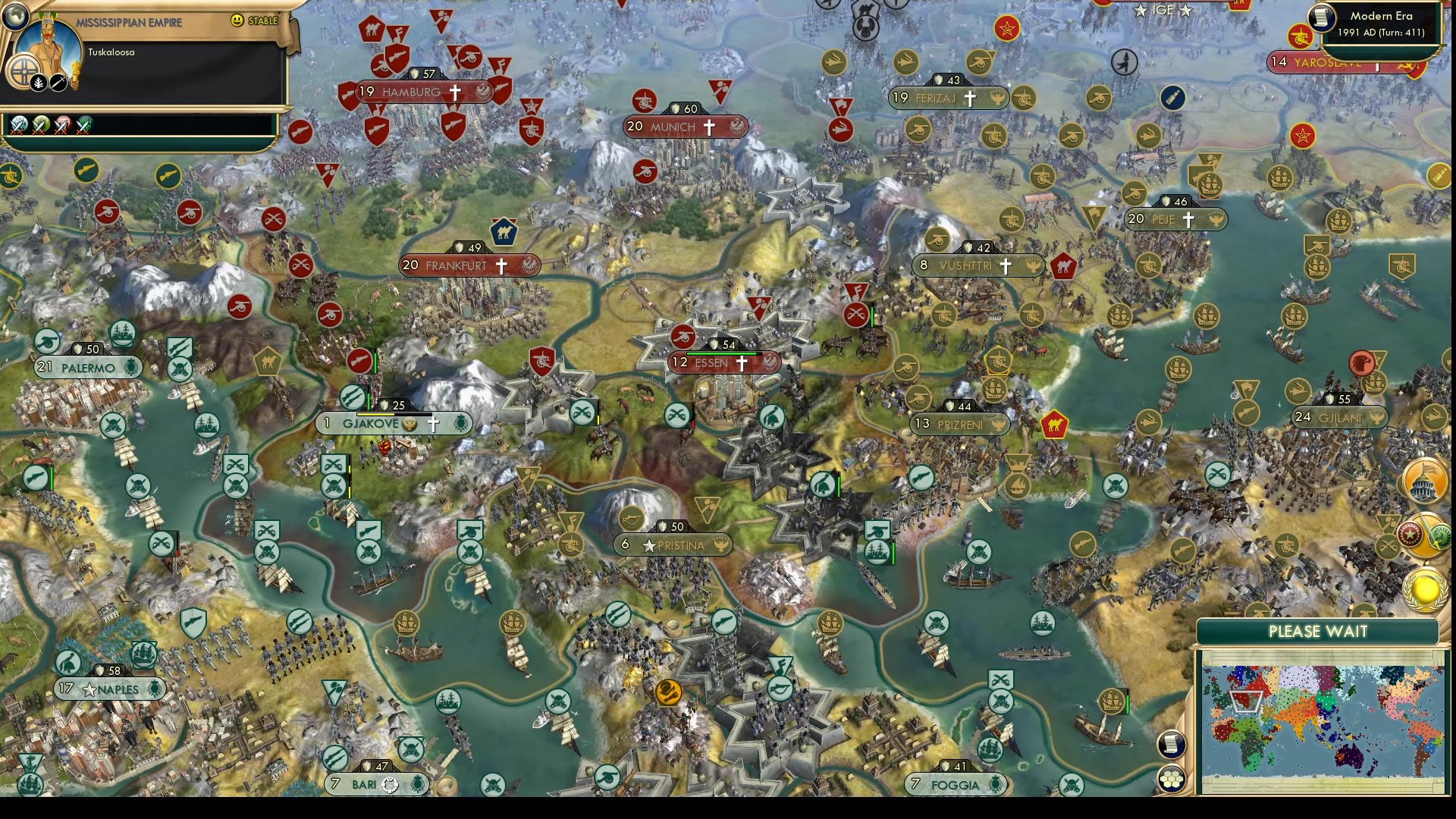Image resolution: width=1456 pixels, height=819 pixels.
Task: Expand the Munich city banner
Action: point(675,127)
